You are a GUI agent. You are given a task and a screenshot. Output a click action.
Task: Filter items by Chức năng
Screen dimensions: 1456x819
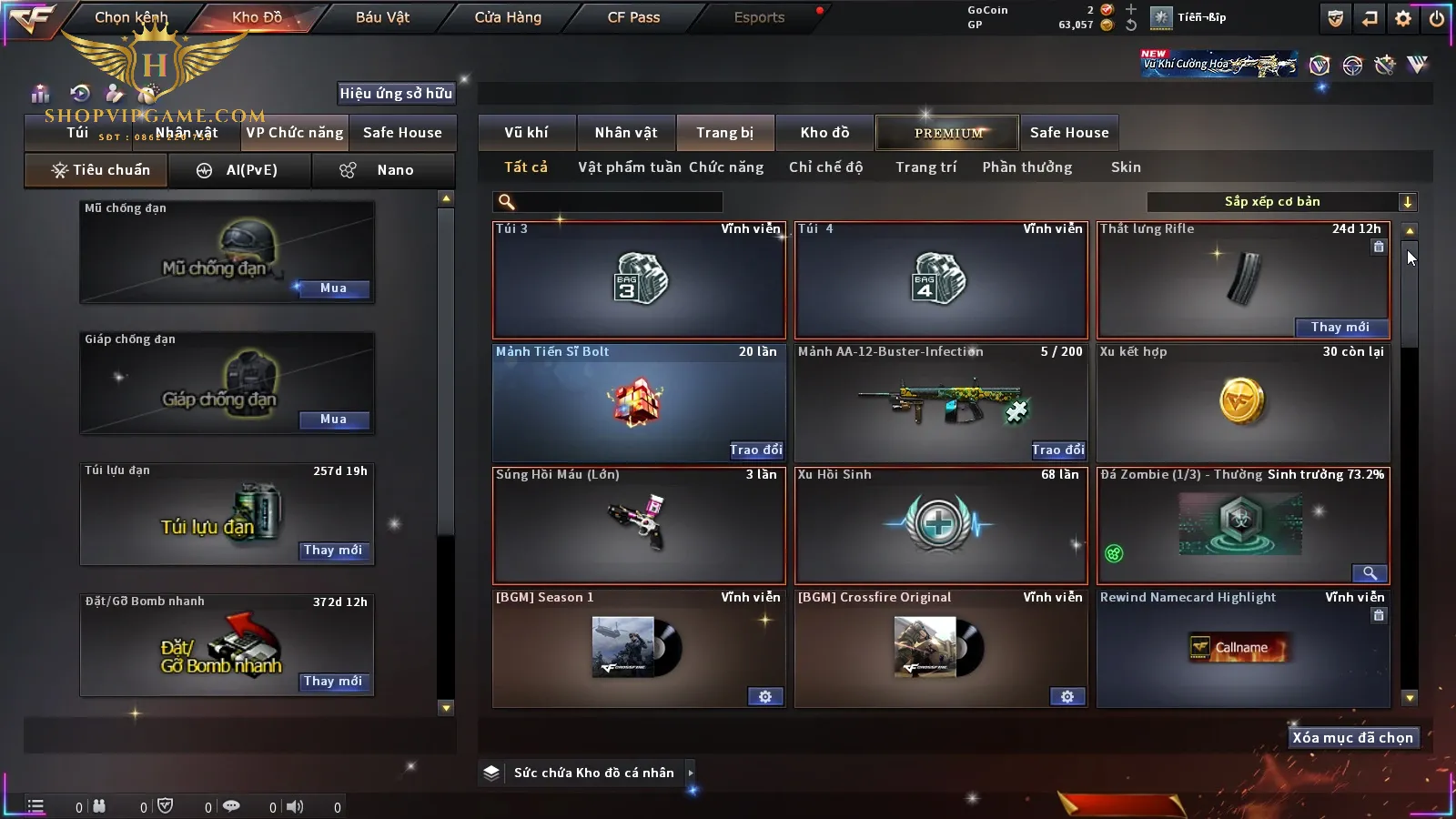725,167
